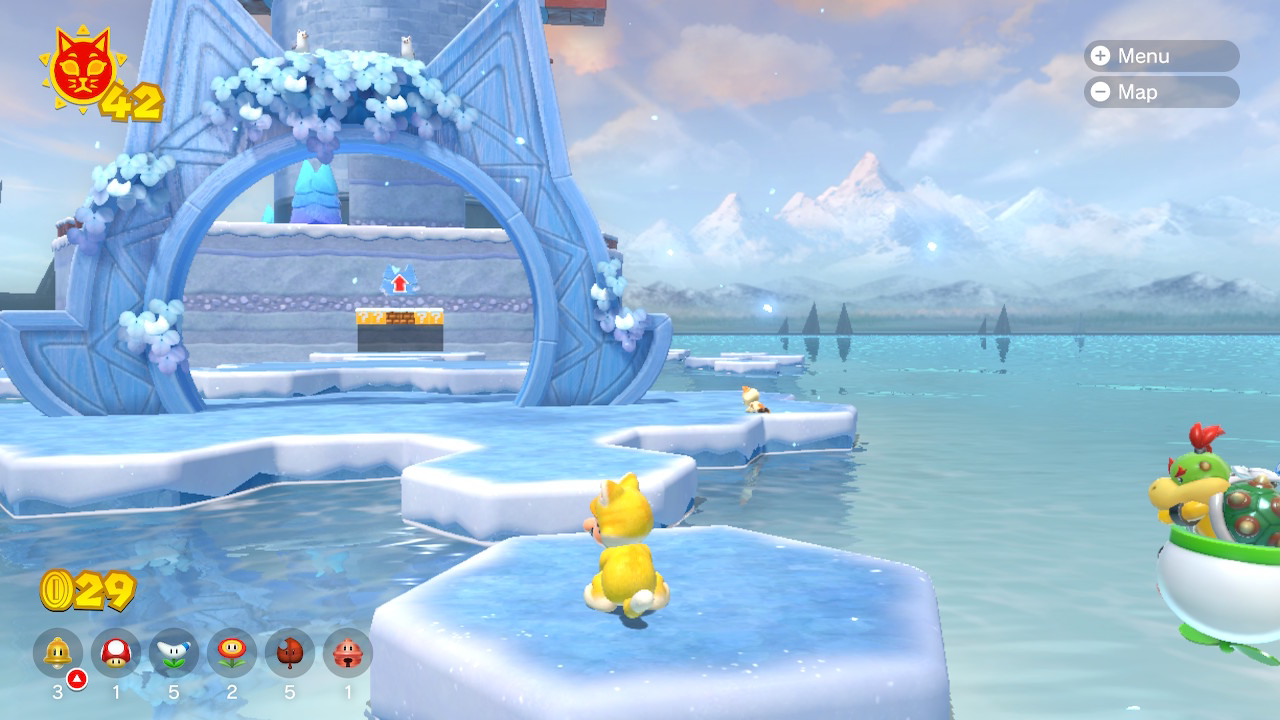Open the Map
This screenshot has height=720, width=1280.
pos(1160,92)
